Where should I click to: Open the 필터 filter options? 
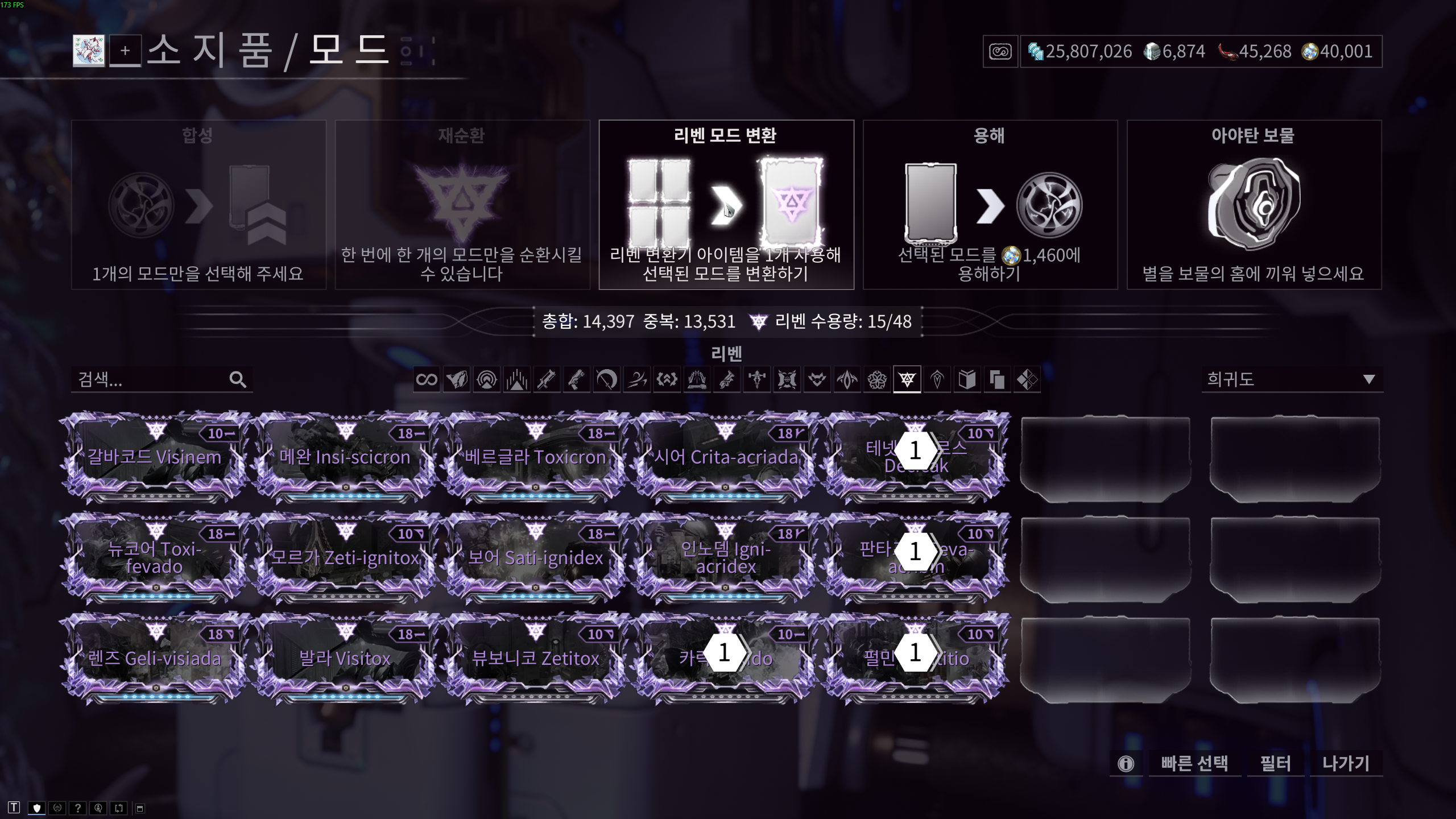(x=1275, y=763)
